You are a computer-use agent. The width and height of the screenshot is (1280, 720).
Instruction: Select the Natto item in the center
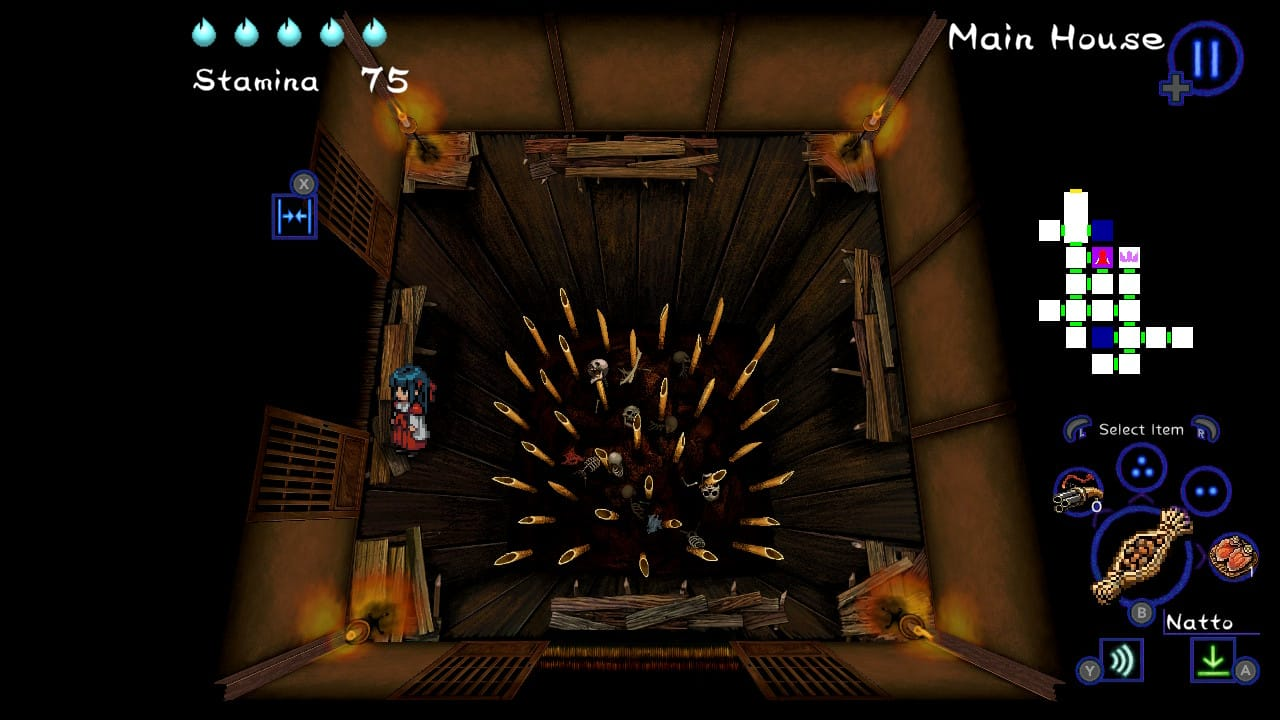(x=1141, y=555)
